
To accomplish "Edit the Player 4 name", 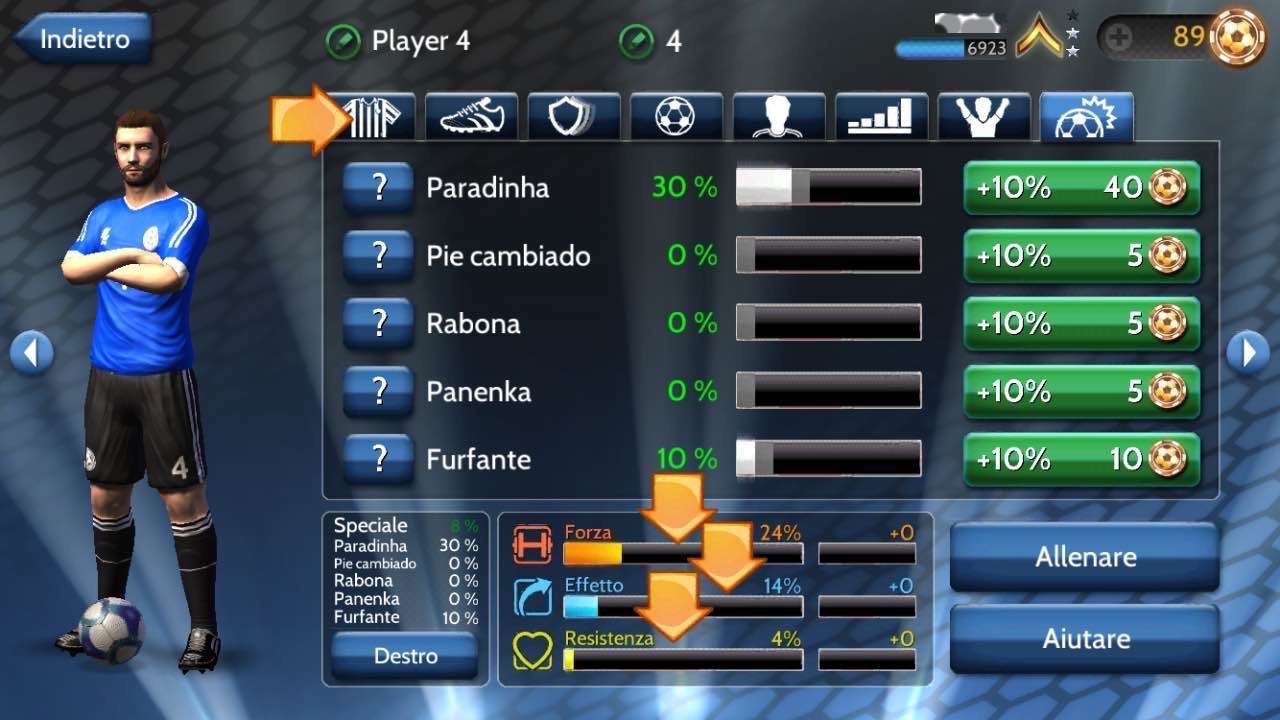I will [343, 42].
